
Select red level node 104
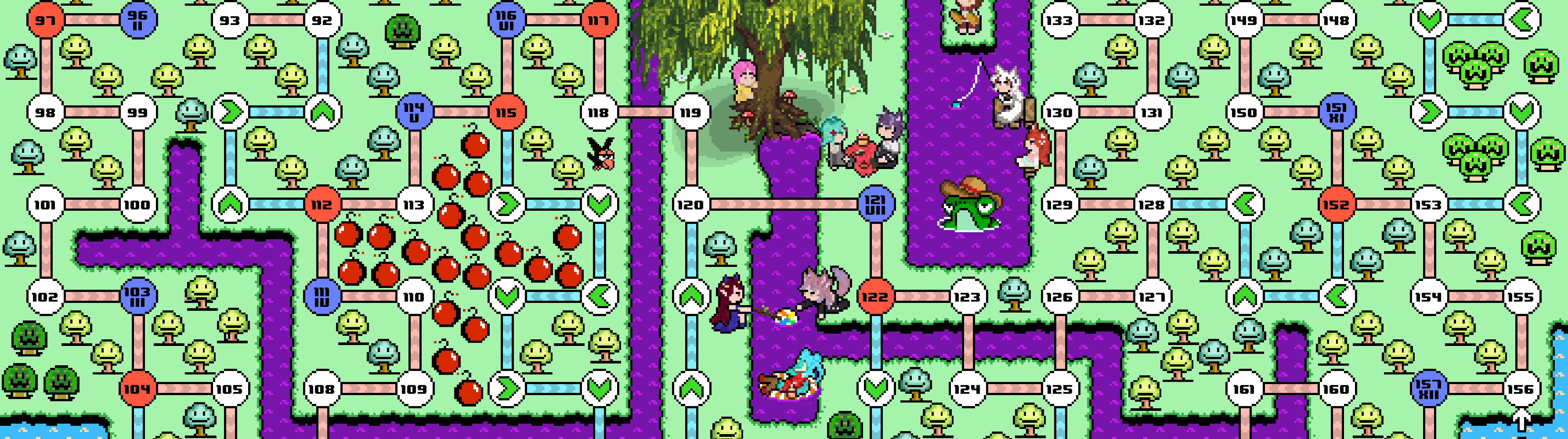tap(138, 389)
